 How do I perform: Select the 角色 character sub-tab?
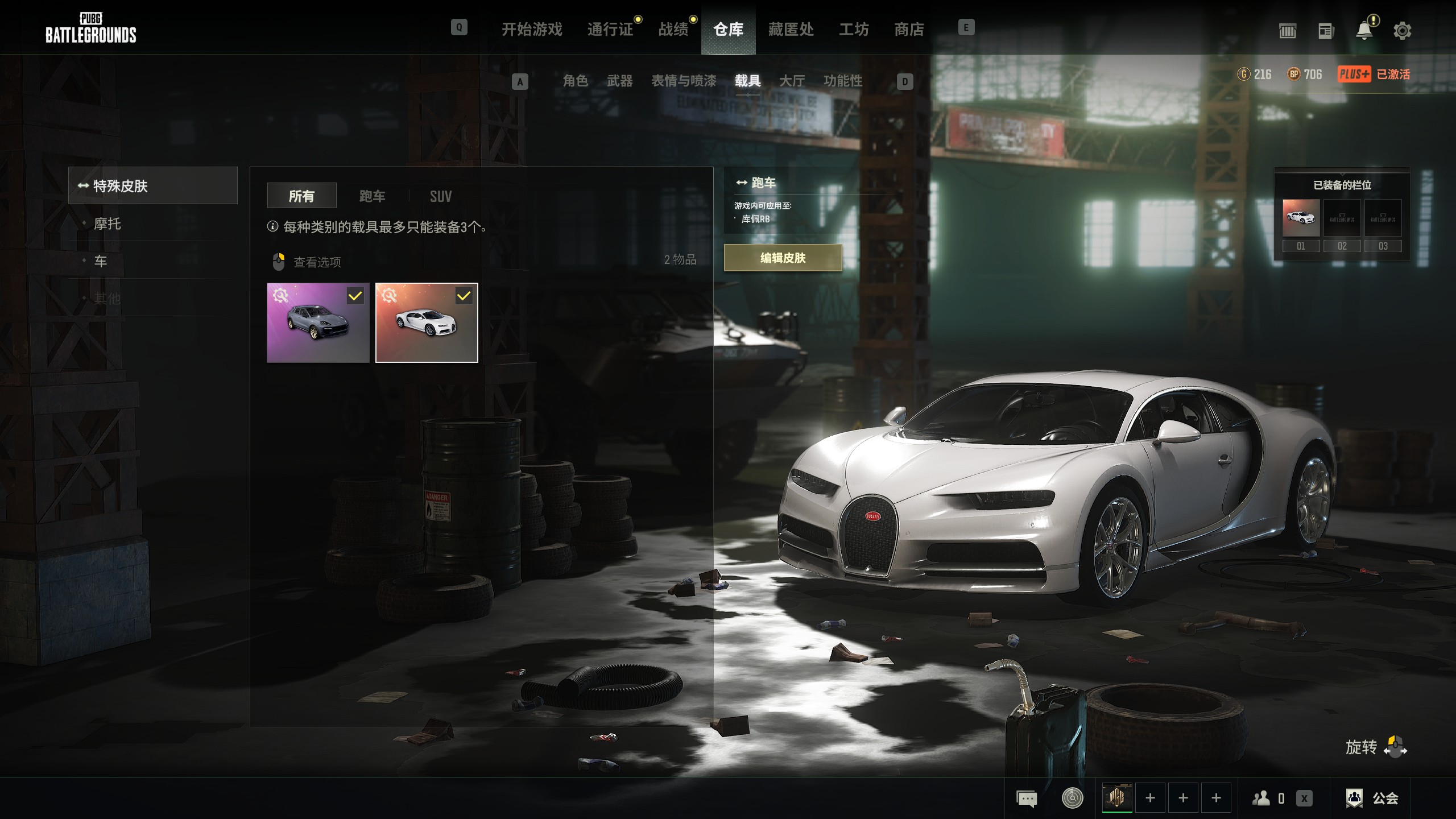(x=575, y=81)
